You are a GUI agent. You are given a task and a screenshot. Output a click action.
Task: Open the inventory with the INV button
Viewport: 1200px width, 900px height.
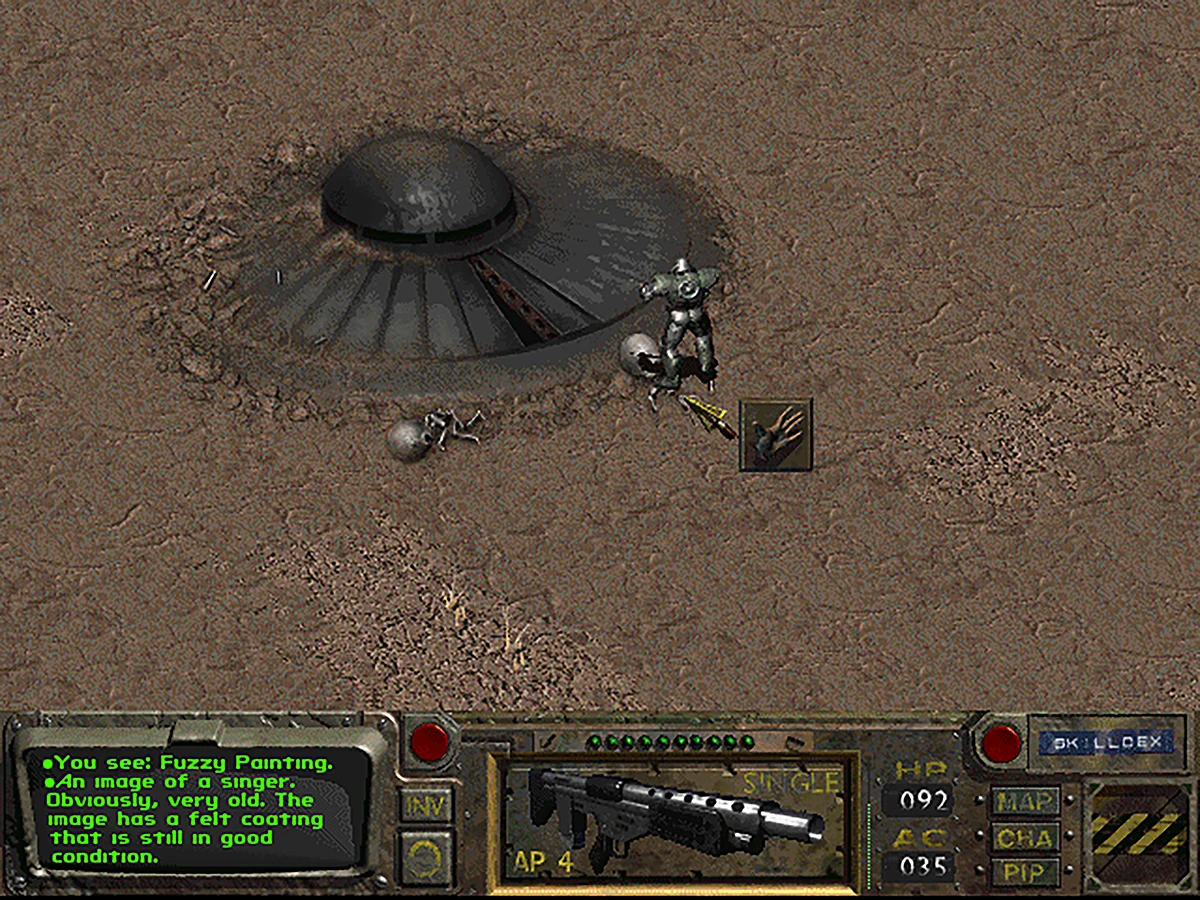tap(427, 804)
